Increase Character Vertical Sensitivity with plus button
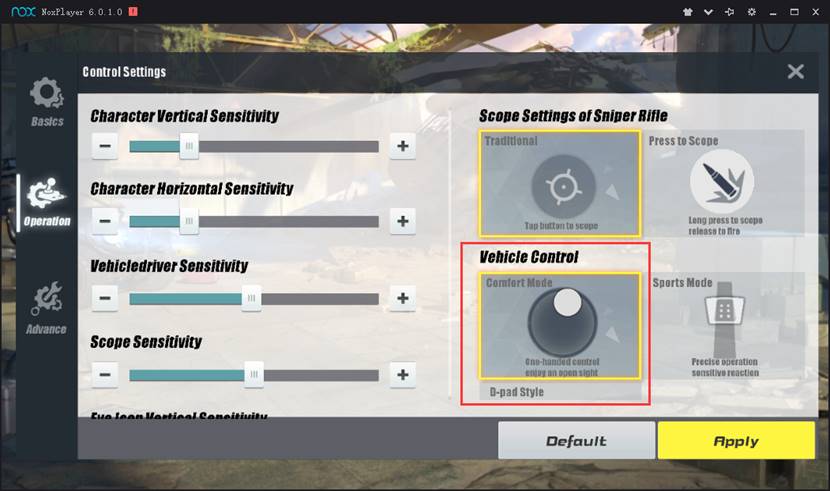830x491 pixels. coord(402,146)
